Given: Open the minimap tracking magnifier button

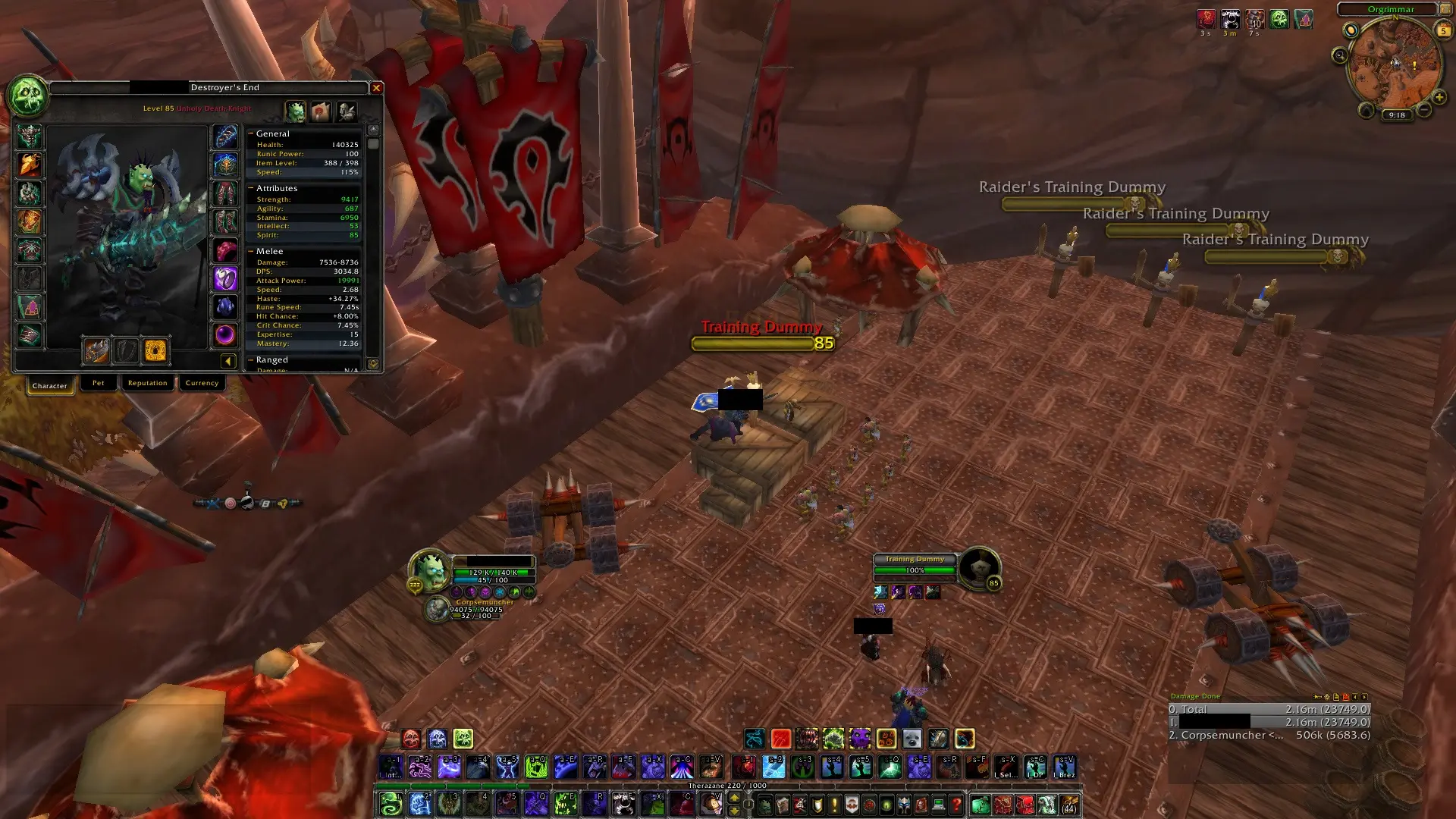Looking at the screenshot, I should [x=1339, y=55].
